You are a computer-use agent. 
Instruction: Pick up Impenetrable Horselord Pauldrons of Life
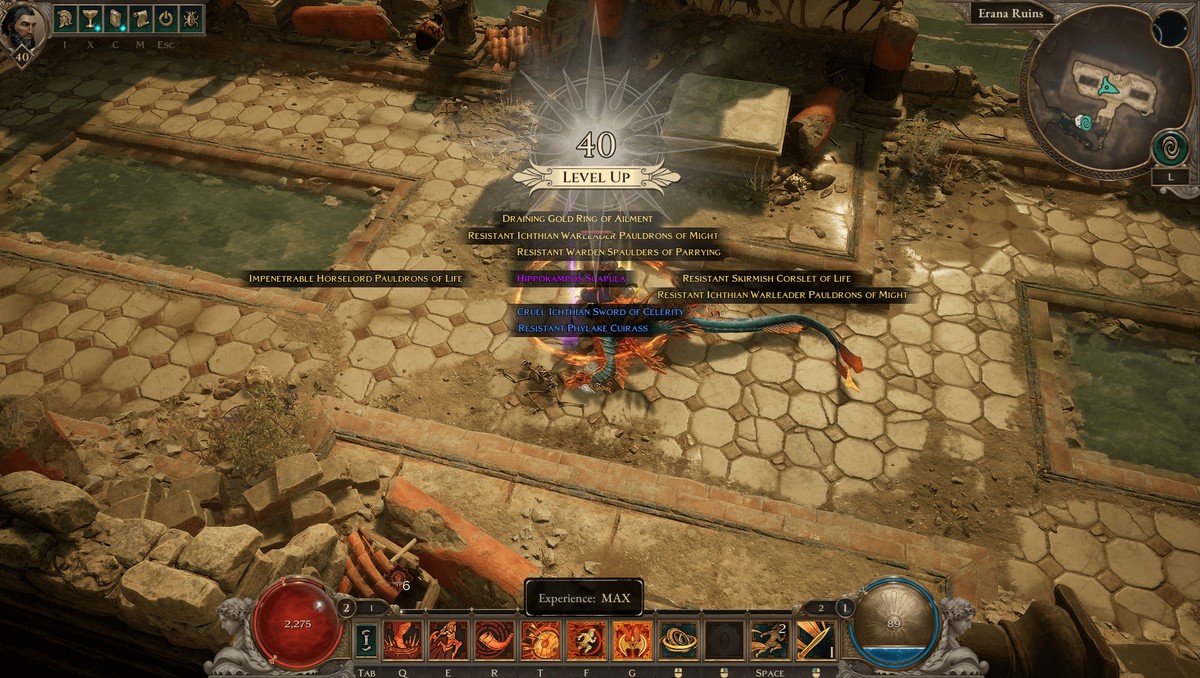(x=356, y=278)
